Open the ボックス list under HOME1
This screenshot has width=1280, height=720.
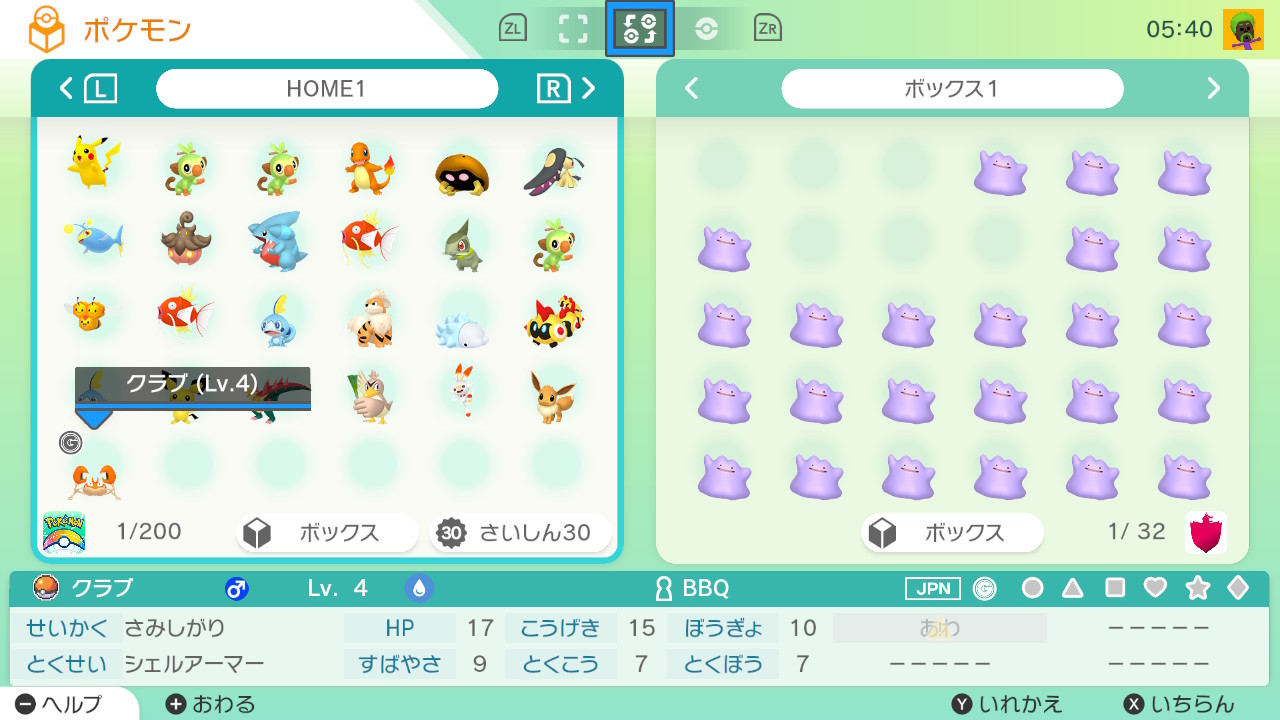(x=327, y=533)
